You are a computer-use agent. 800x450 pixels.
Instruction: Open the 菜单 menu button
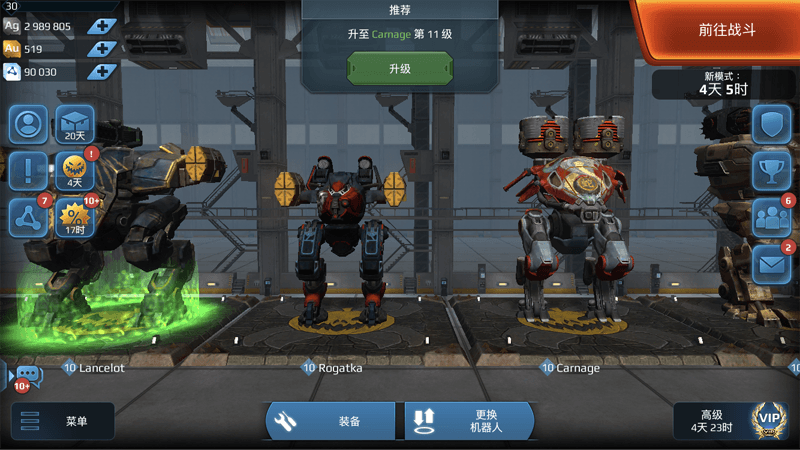click(x=62, y=421)
